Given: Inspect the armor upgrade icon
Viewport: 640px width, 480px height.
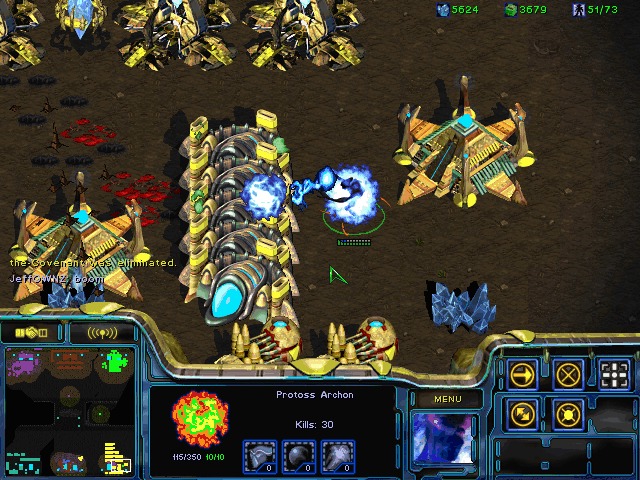Looking at the screenshot, I should tap(260, 457).
